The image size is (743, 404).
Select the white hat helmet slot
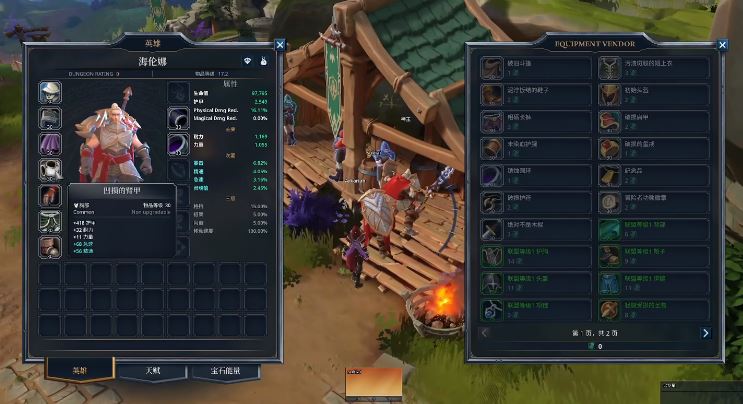pyautogui.click(x=50, y=92)
